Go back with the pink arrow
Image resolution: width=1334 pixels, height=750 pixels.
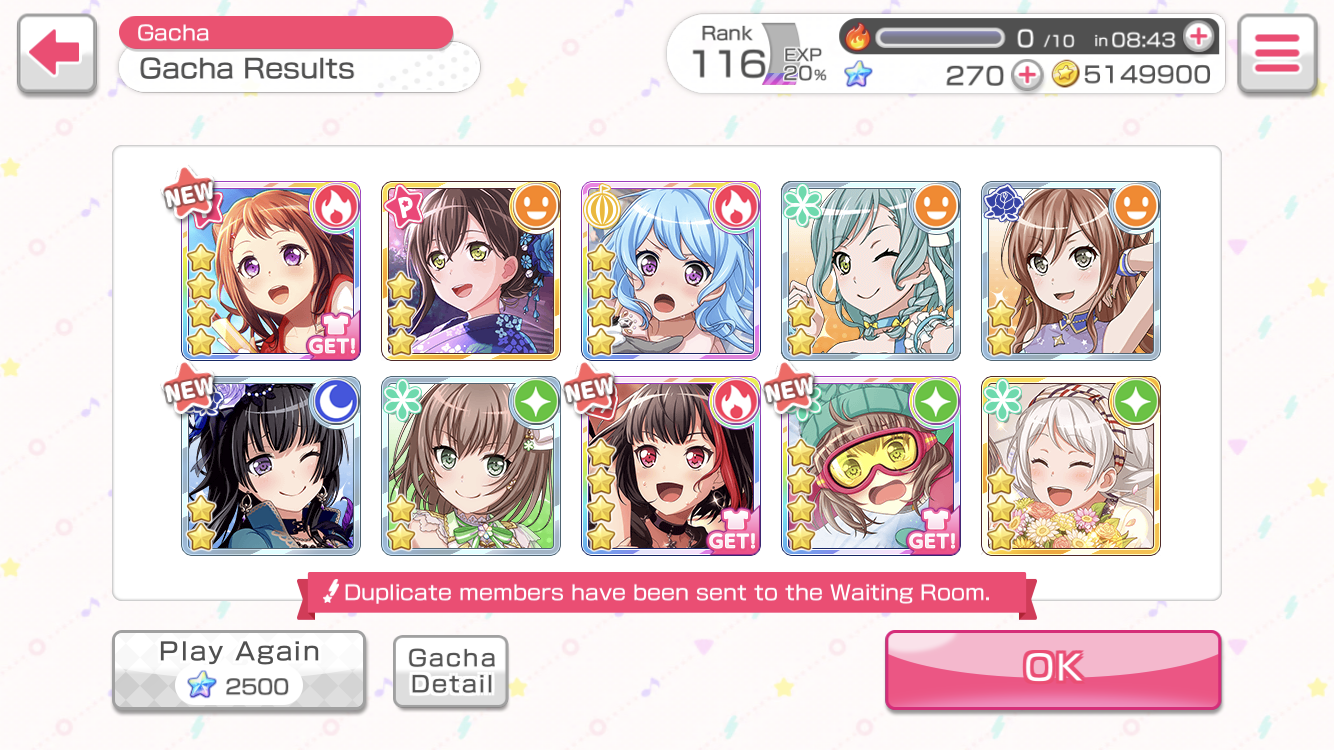pyautogui.click(x=56, y=54)
